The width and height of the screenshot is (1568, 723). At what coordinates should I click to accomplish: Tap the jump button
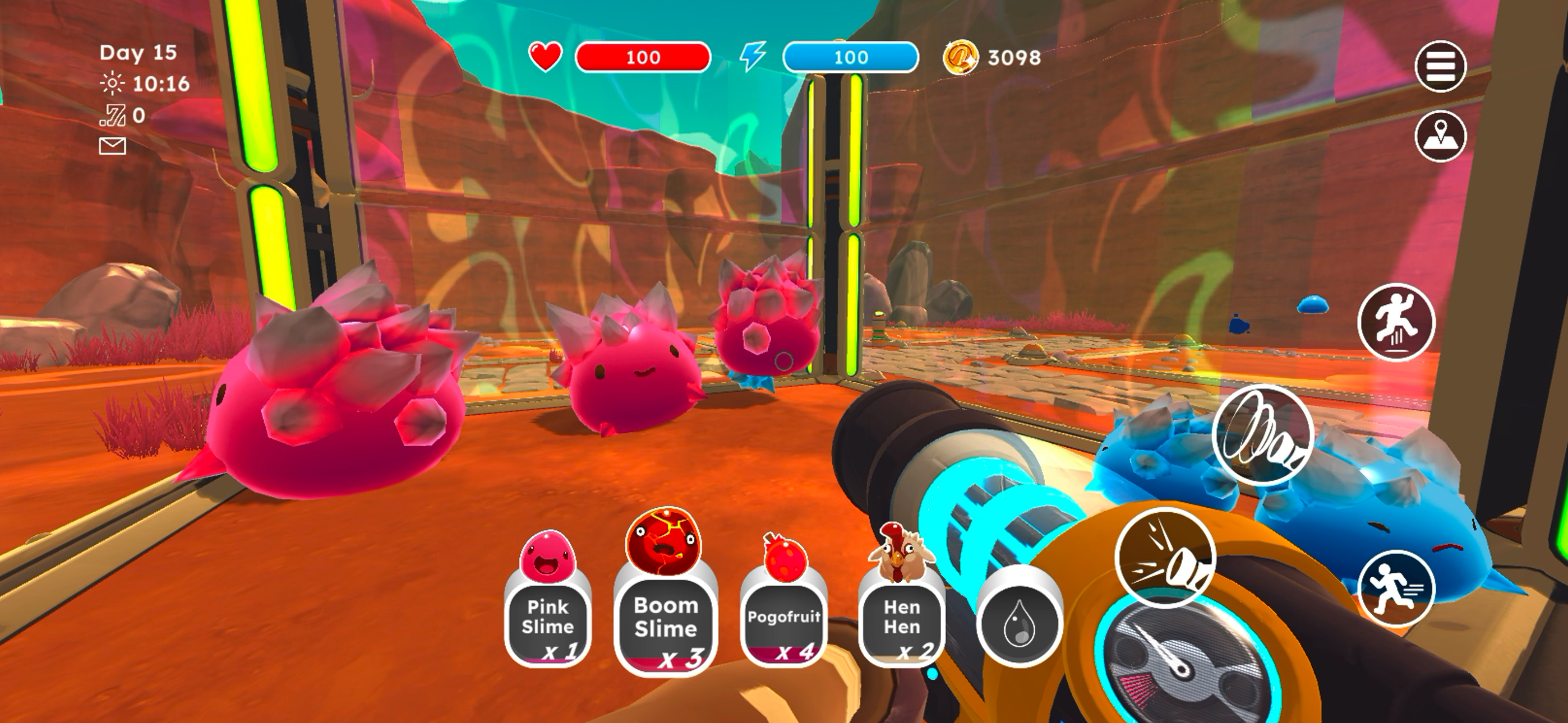coord(1396,323)
